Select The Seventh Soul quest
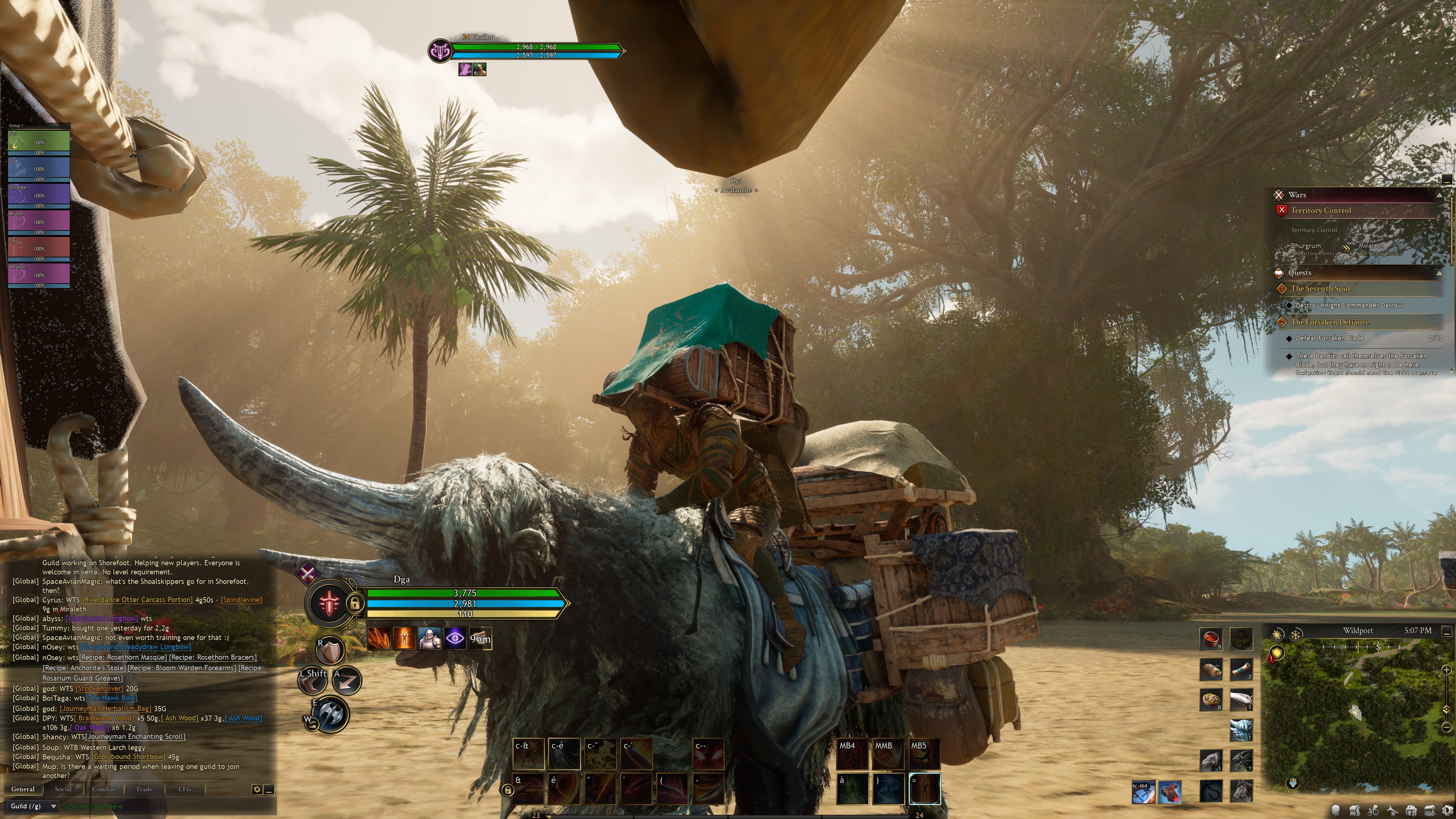1456x819 pixels. 1320,289
